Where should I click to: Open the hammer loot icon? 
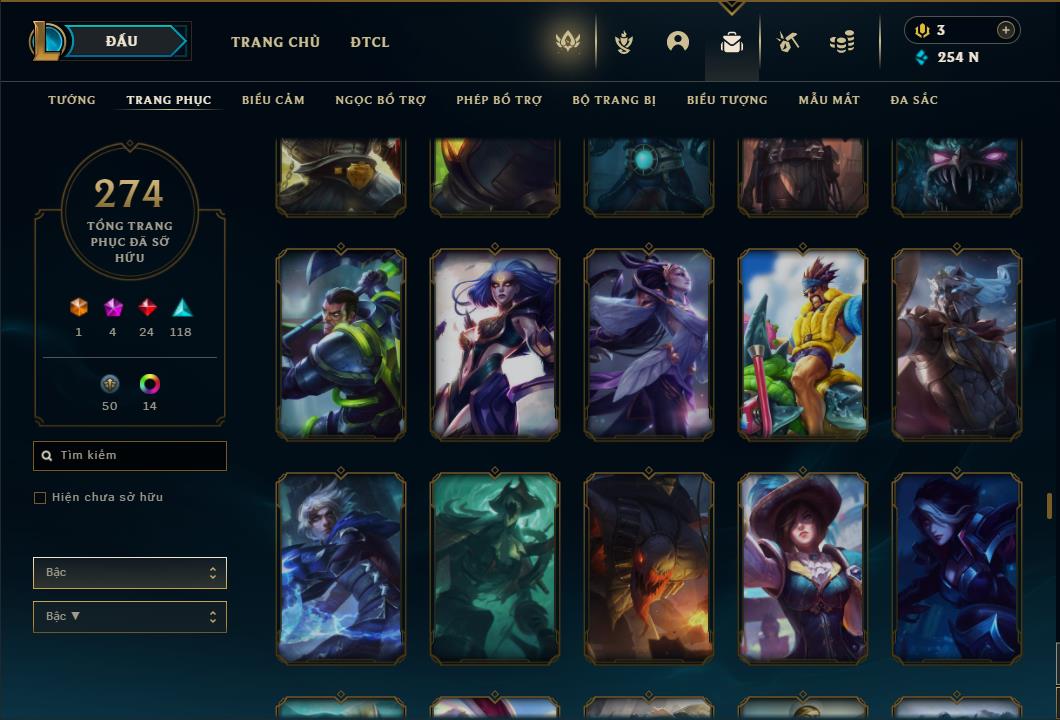pos(788,42)
